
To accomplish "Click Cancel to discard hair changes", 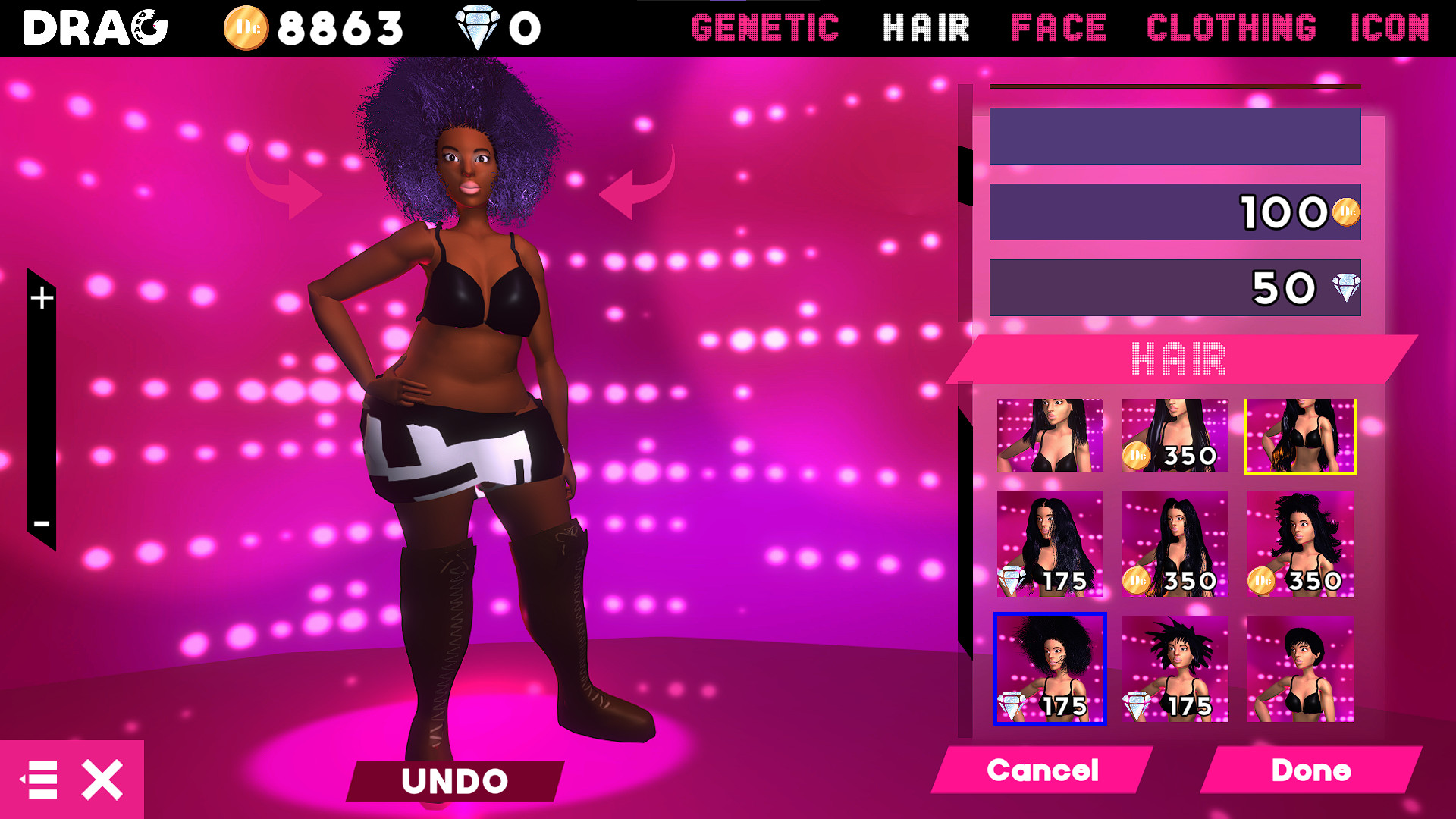I will click(1042, 770).
